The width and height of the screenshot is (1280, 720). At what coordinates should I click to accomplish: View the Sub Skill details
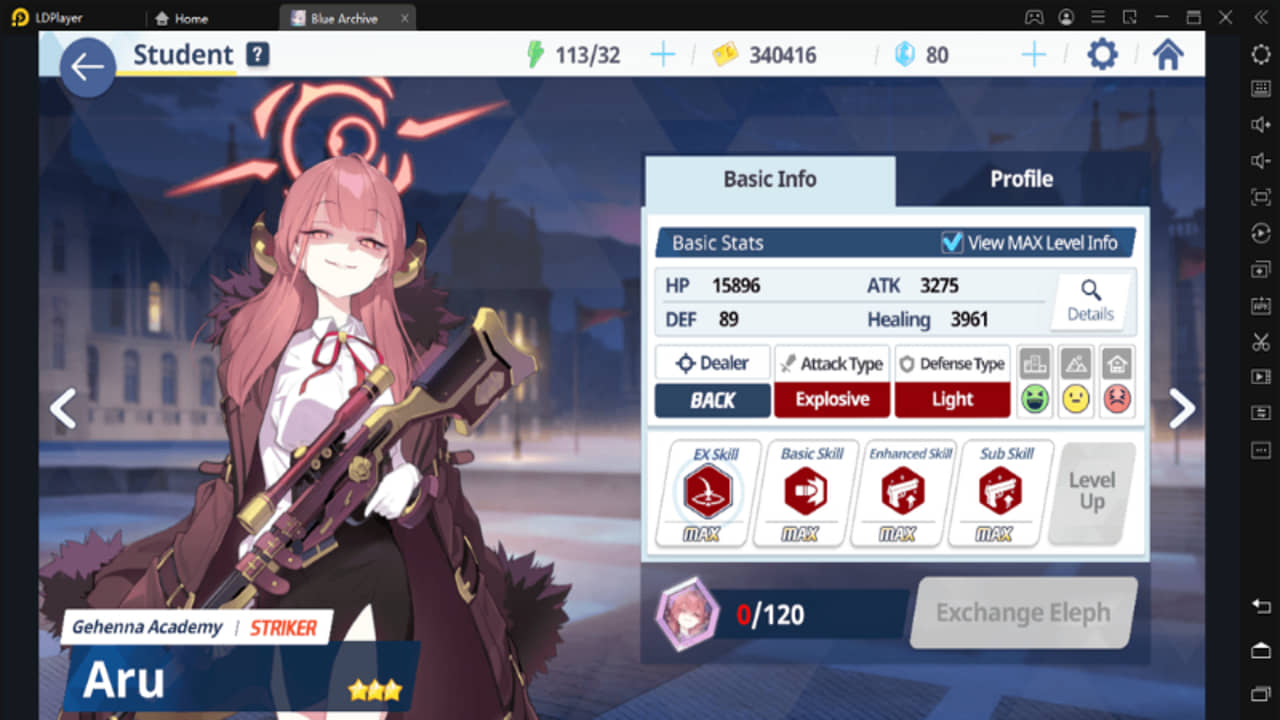click(999, 490)
